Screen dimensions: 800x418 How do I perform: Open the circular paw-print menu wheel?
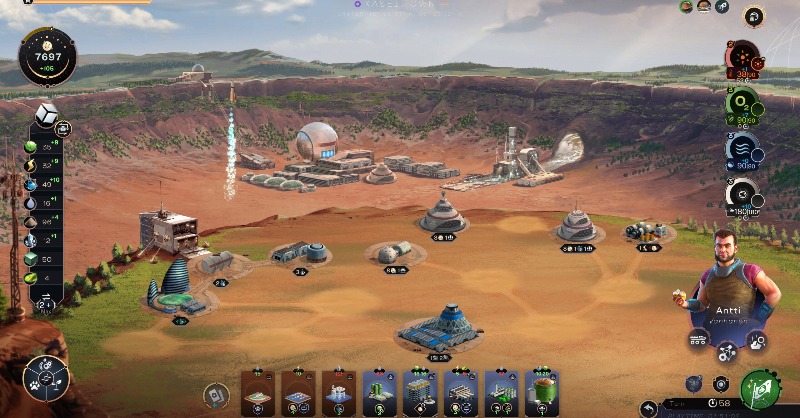(46, 378)
